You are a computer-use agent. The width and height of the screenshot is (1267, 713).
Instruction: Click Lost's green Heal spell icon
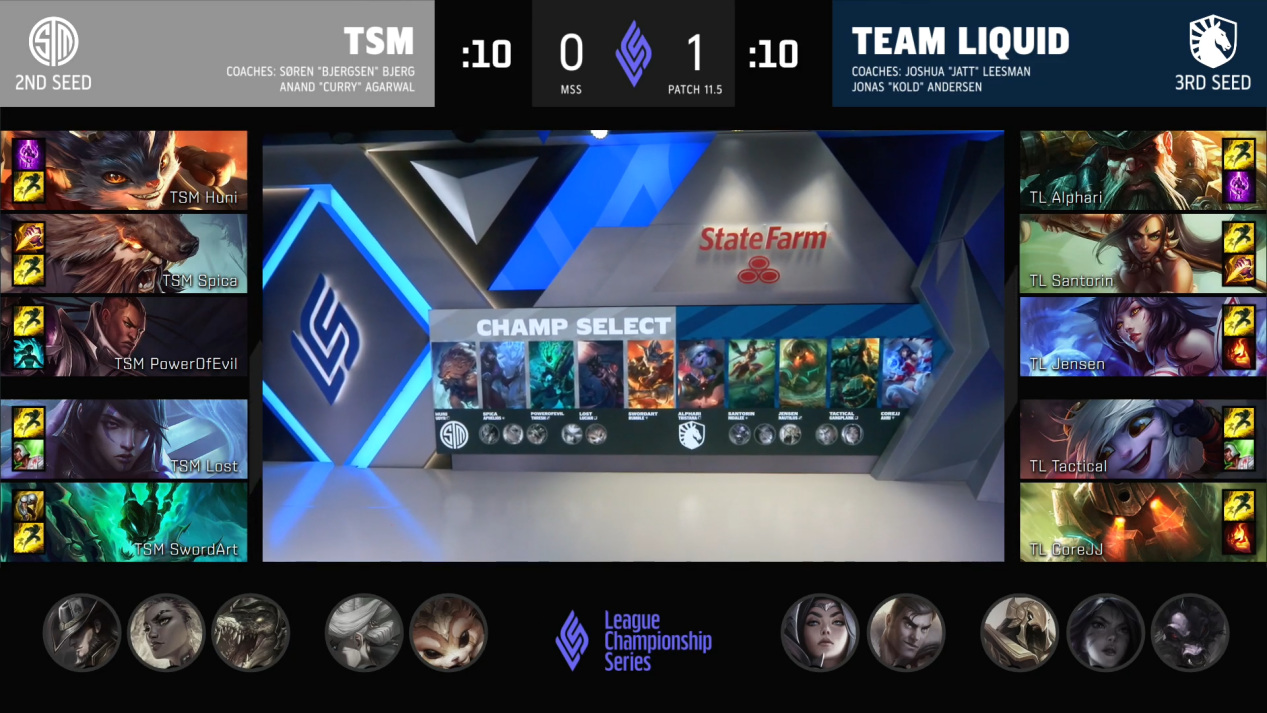click(28, 455)
